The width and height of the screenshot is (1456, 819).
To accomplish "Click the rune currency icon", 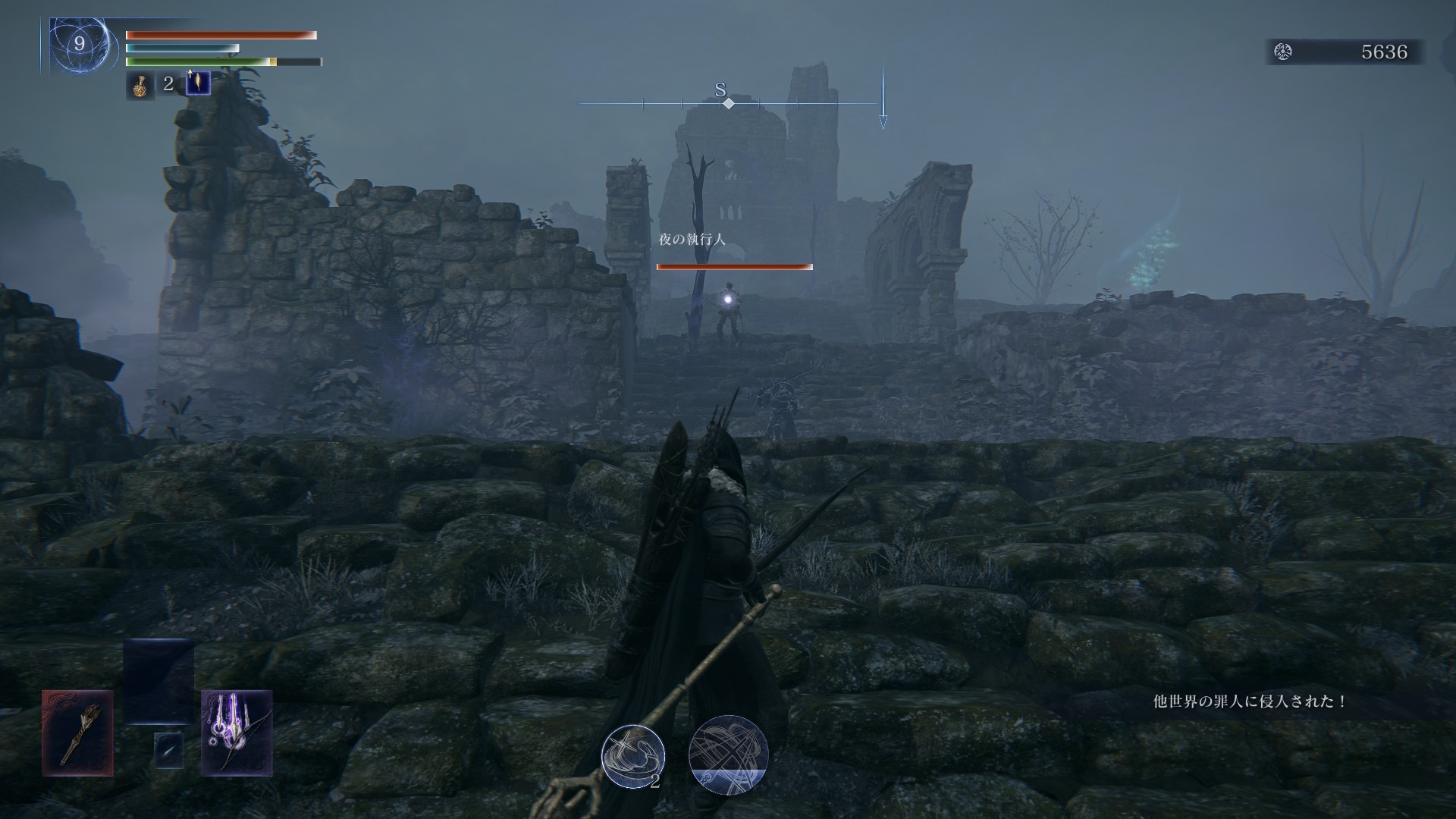I will [1283, 52].
